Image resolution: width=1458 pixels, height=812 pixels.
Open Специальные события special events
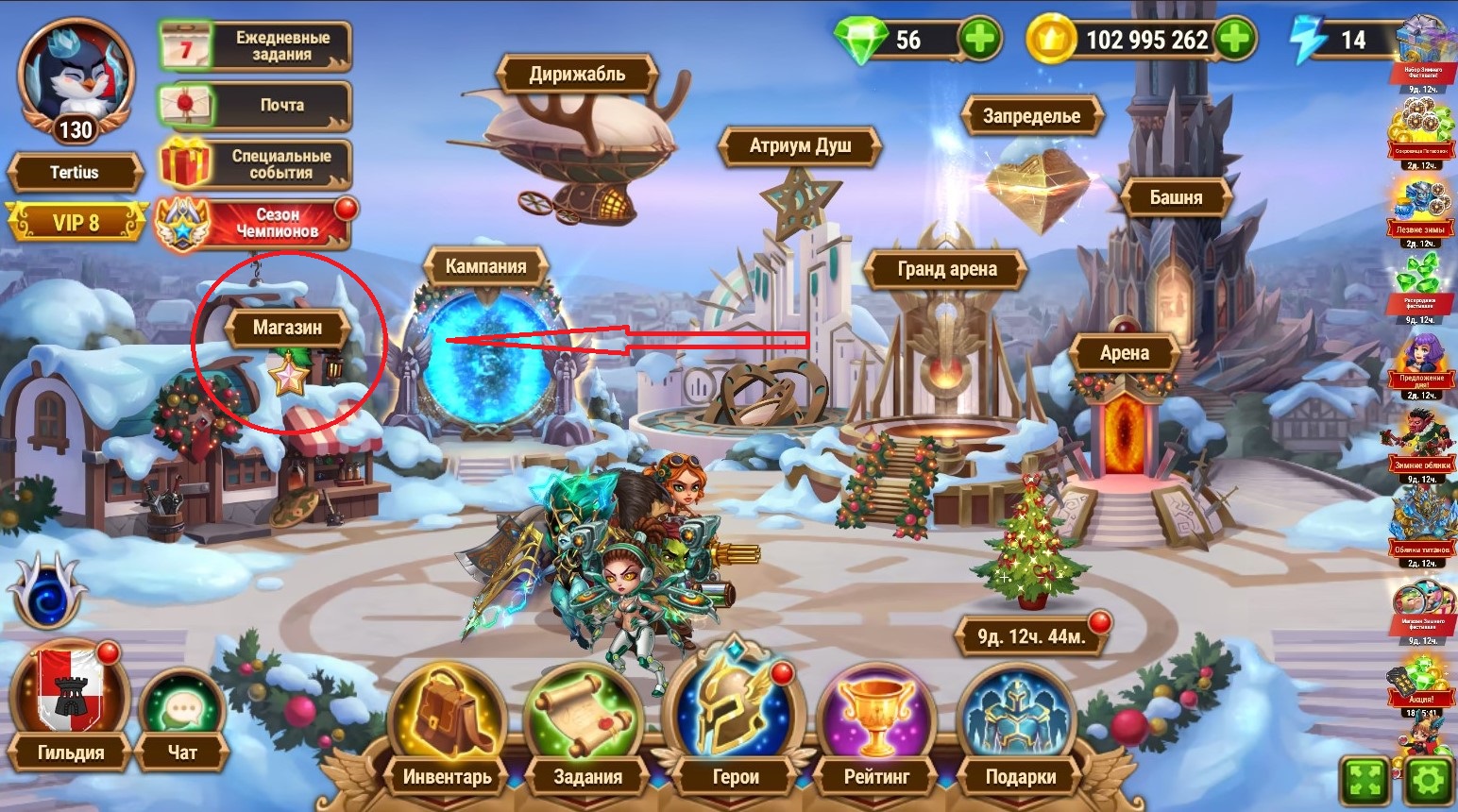coord(255,164)
